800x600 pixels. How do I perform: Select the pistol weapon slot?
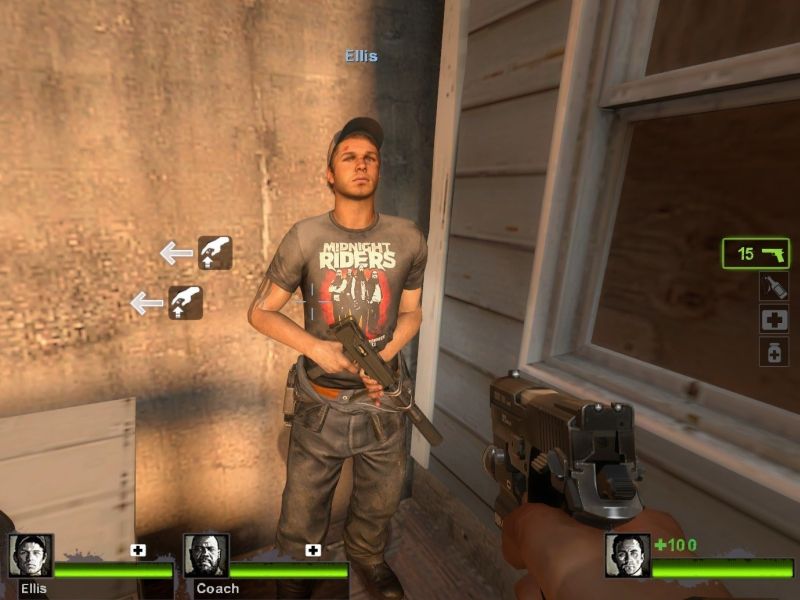point(756,253)
